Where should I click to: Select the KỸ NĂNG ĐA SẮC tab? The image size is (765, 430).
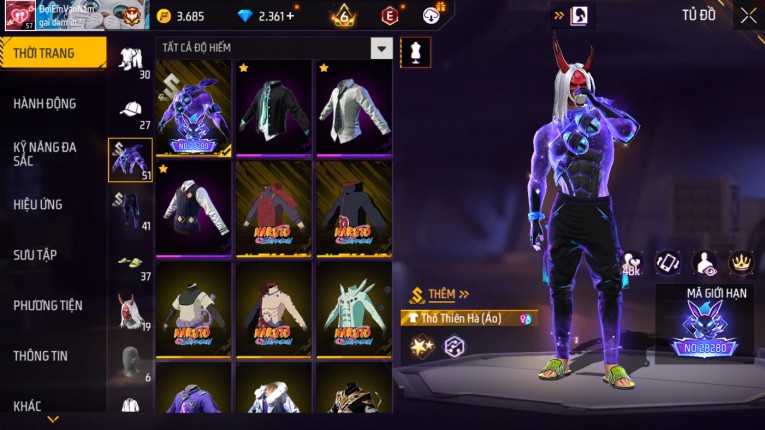45,153
